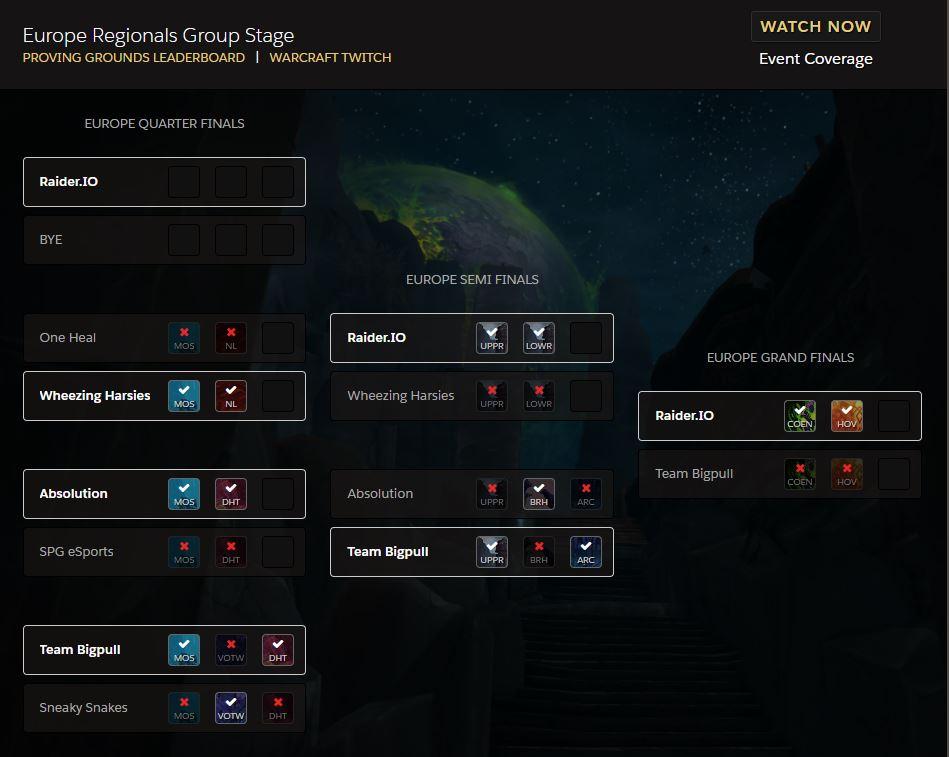Open Raider.IO's COEN dungeon result icon
949x757 pixels.
click(800, 416)
